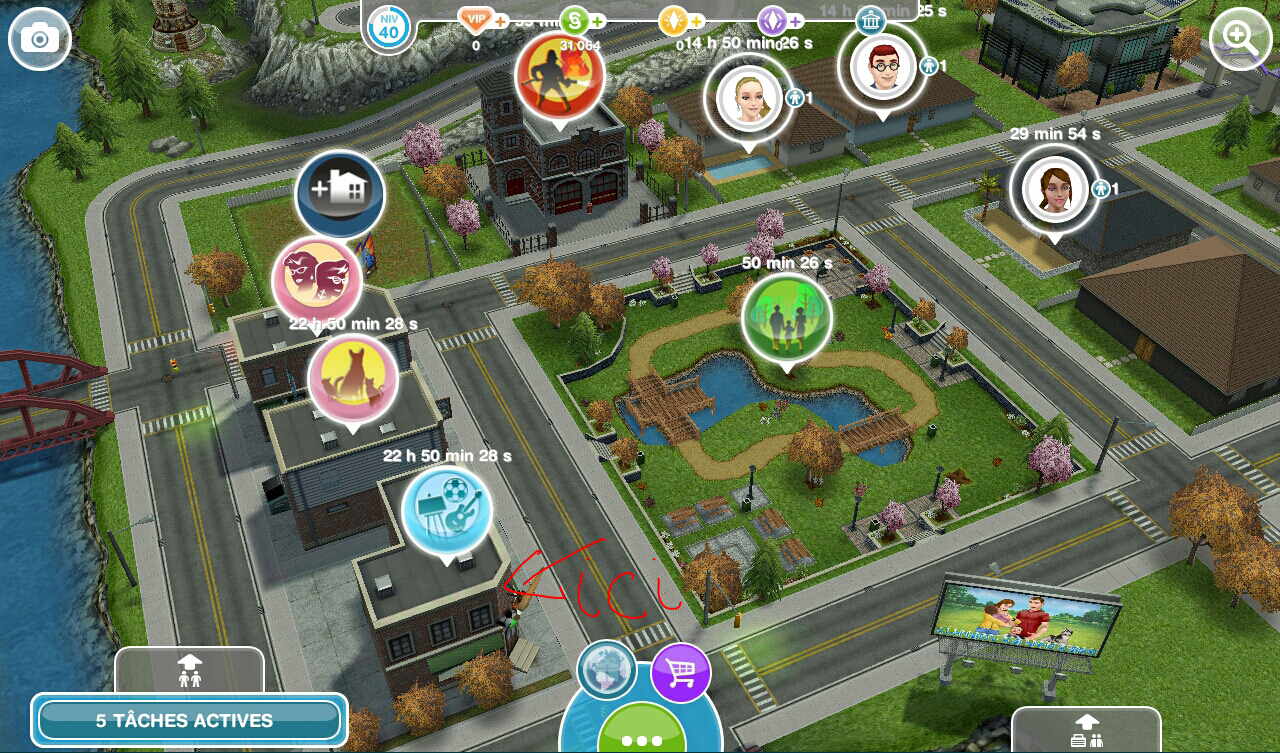The width and height of the screenshot is (1280, 753).
Task: Select the firefighter station bubble
Action: coord(559,76)
